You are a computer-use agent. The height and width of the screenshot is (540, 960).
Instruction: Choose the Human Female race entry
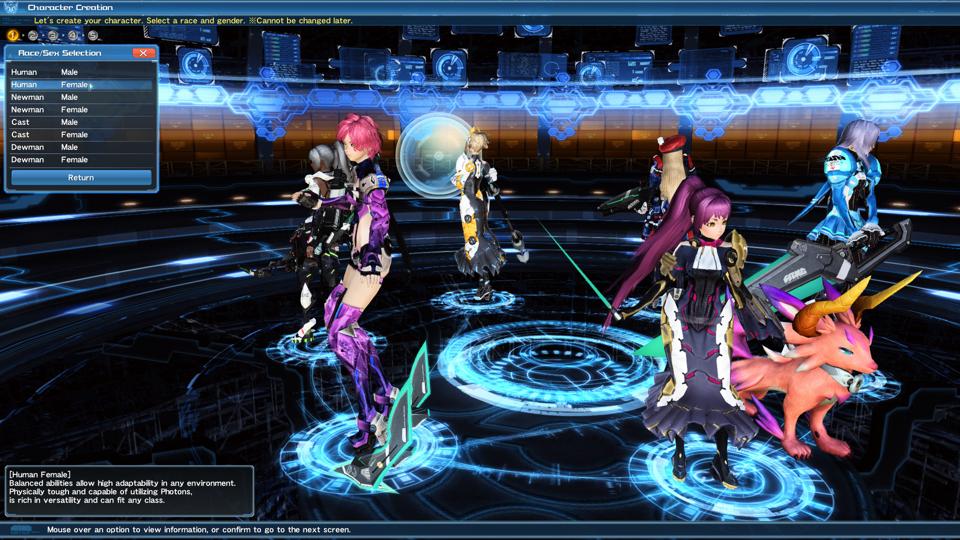click(80, 85)
